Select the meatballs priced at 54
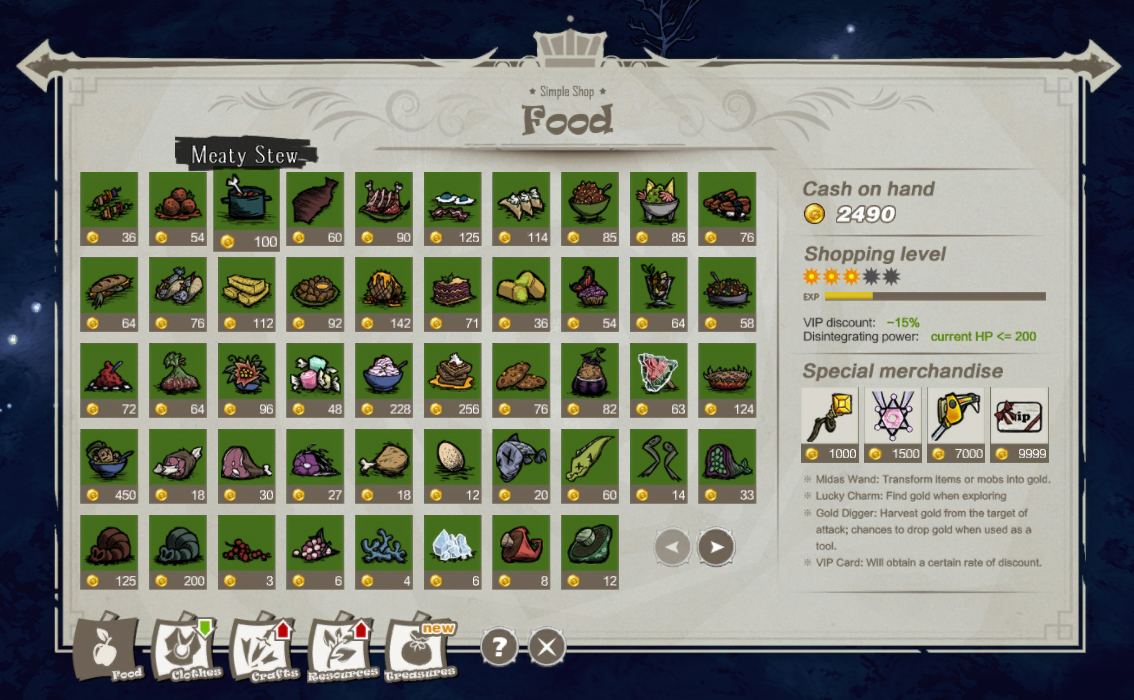 click(178, 209)
